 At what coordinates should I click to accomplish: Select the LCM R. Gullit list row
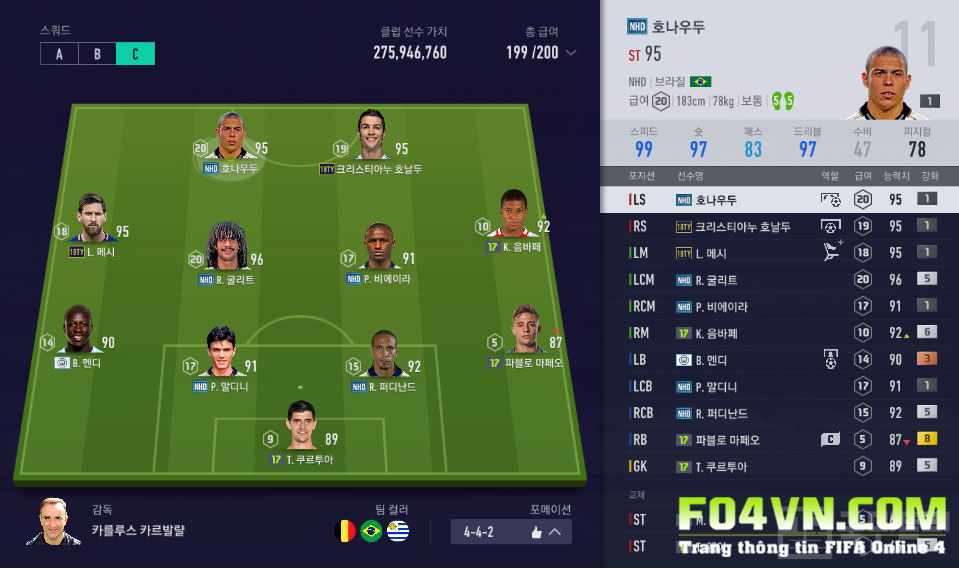point(780,280)
